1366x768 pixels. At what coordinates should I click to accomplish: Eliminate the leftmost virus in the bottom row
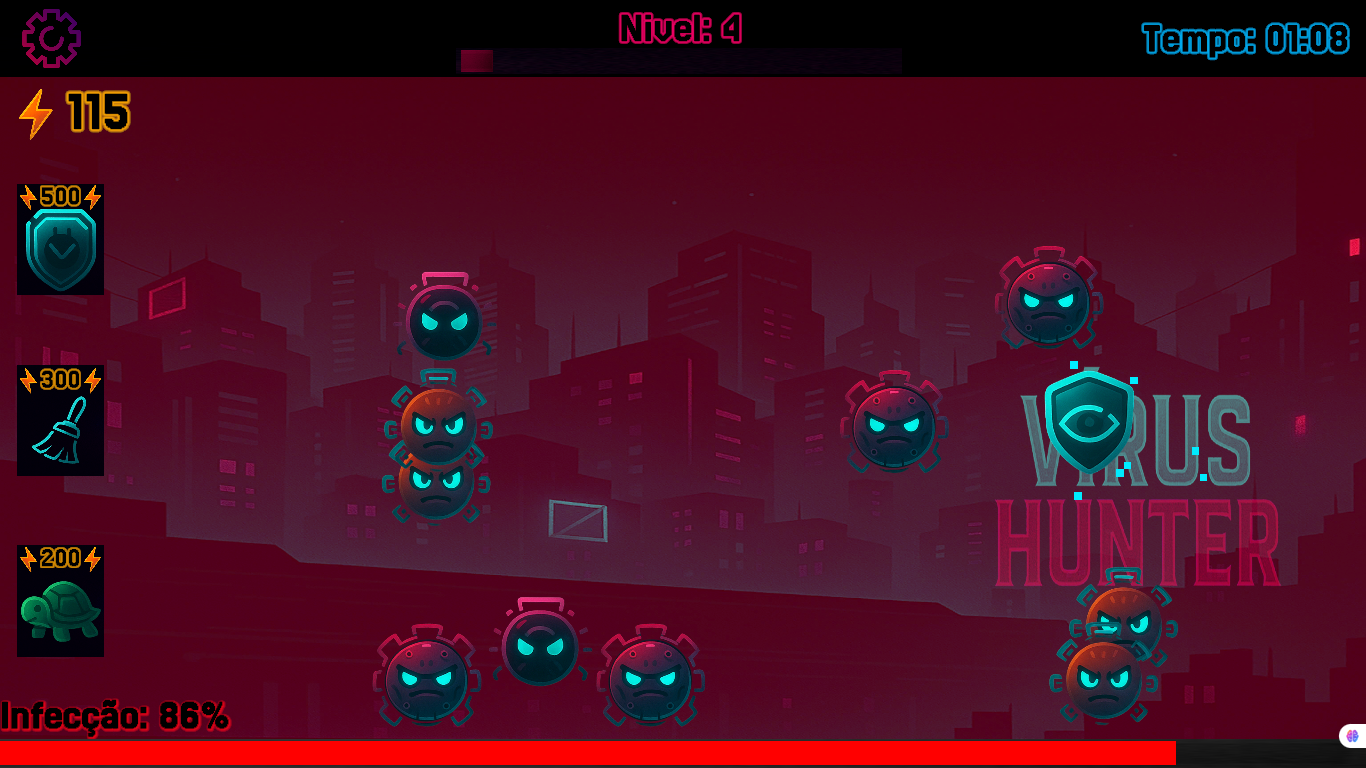click(425, 680)
